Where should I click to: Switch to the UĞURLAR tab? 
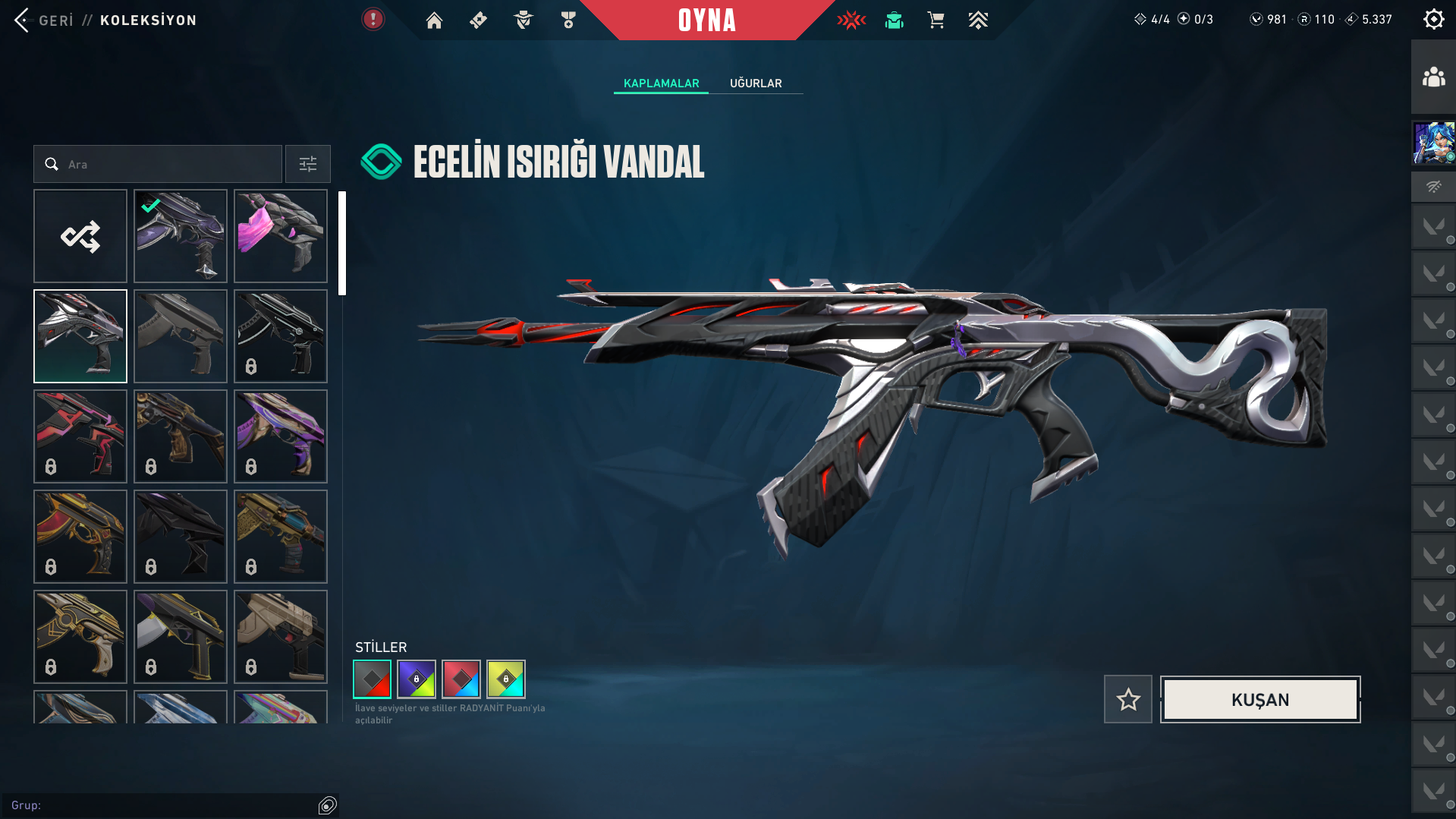(755, 83)
